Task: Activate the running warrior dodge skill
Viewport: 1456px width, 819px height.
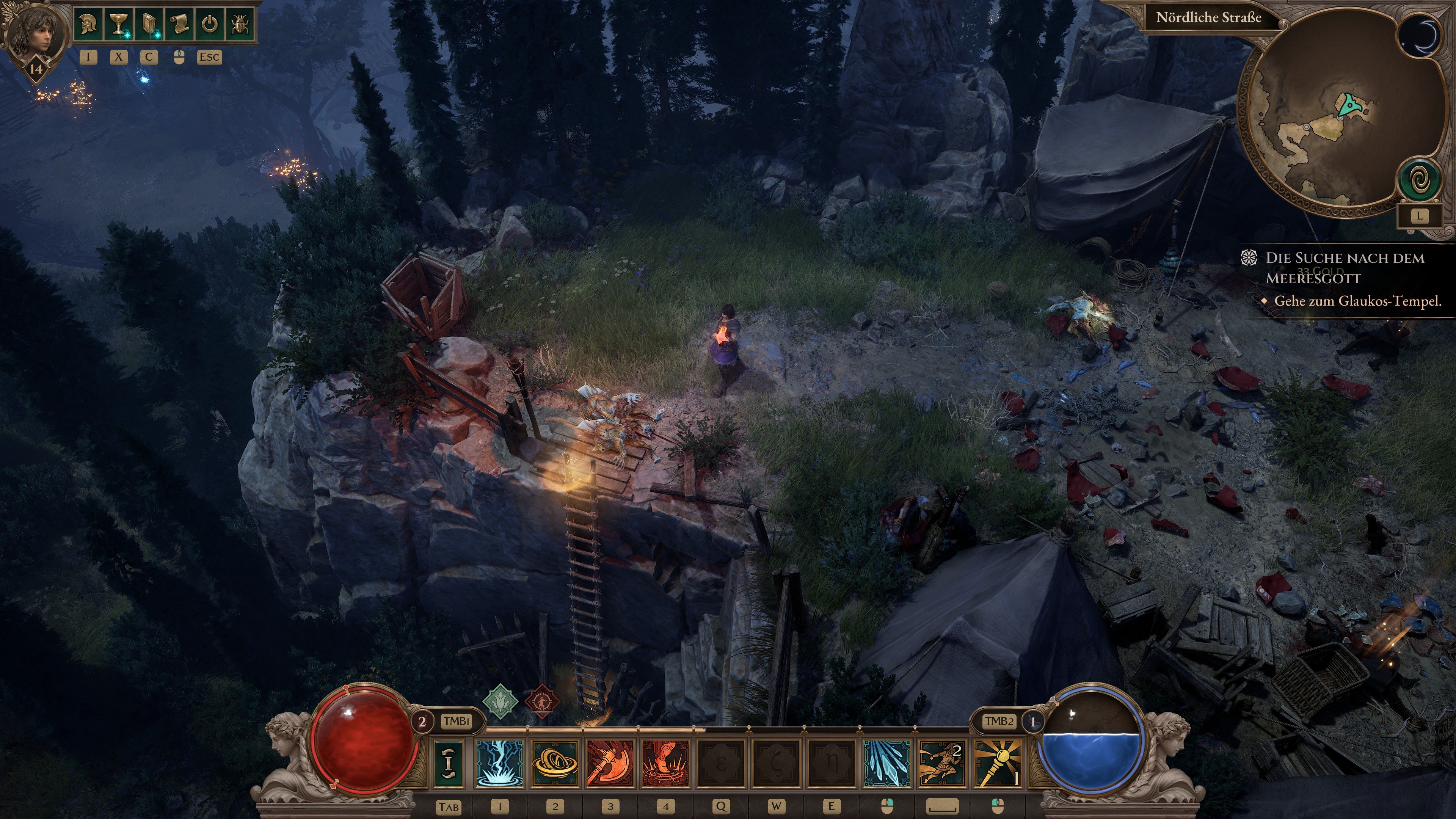Action: click(x=942, y=763)
